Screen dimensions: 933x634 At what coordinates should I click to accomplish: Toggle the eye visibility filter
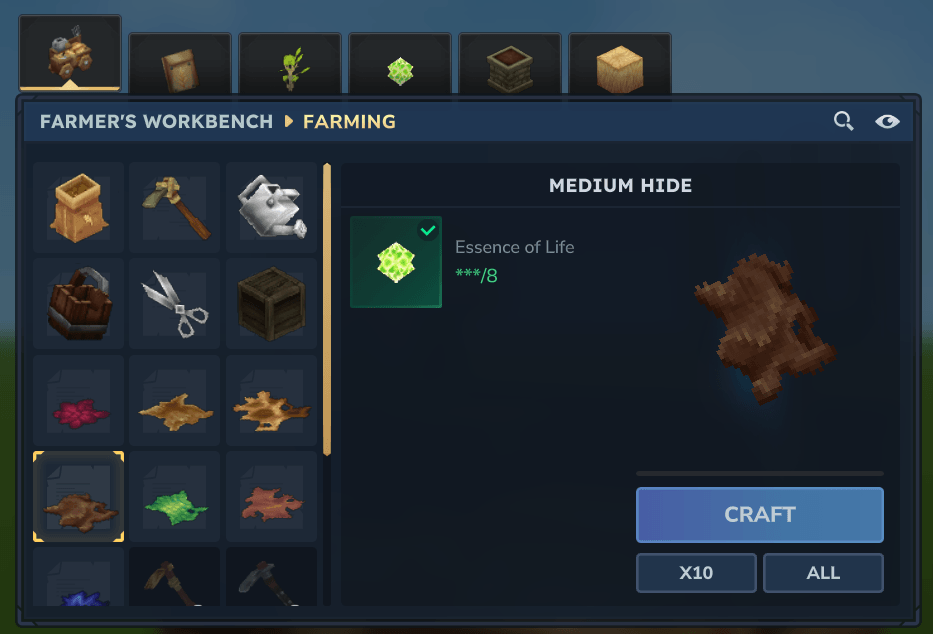coord(887,122)
